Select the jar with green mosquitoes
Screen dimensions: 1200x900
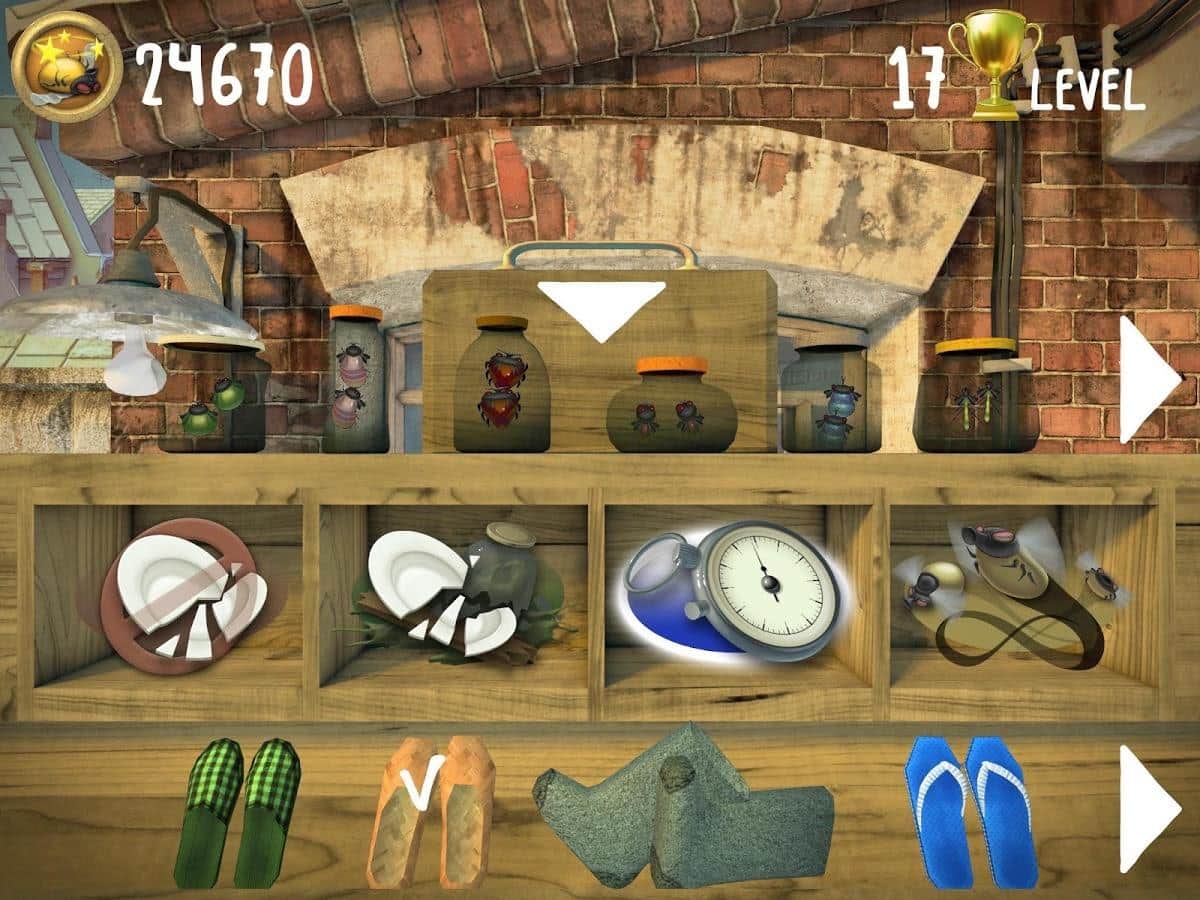click(x=976, y=398)
